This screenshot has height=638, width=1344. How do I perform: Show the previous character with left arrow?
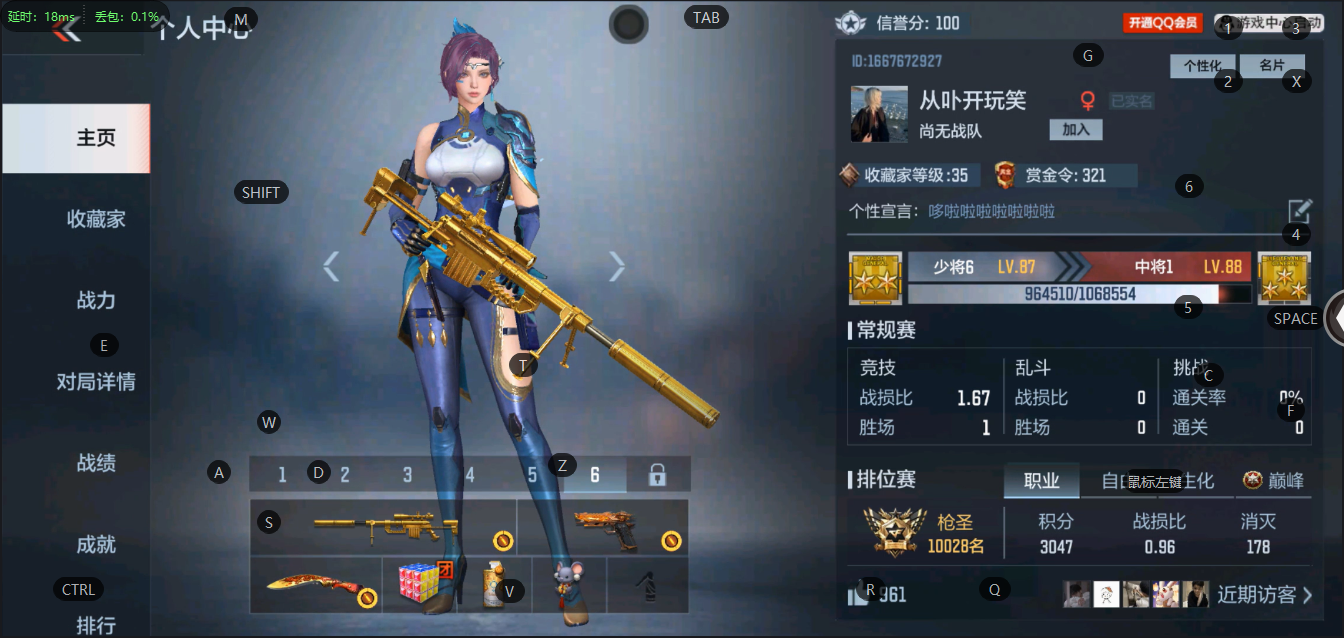[331, 266]
